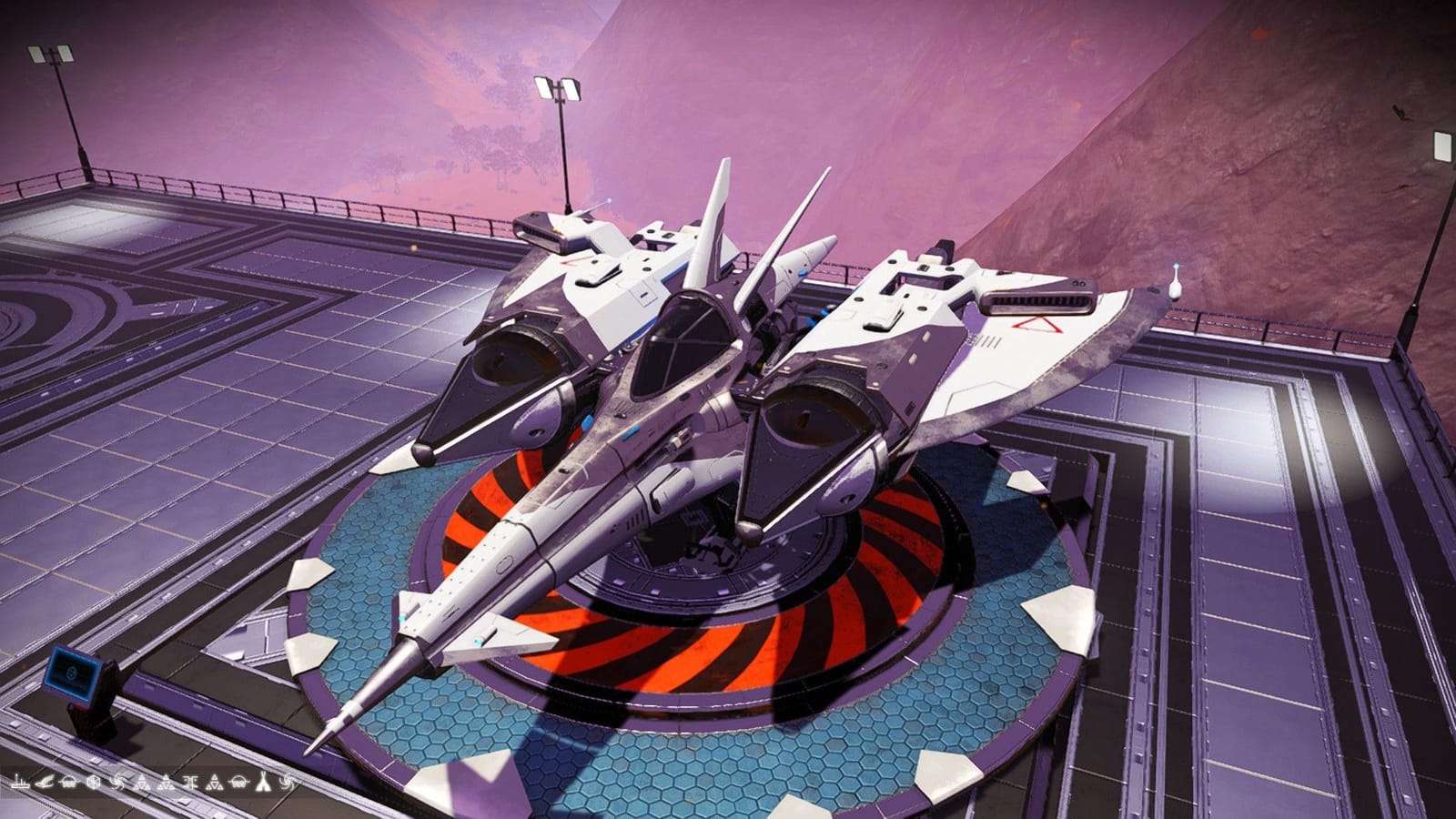Select the tent portal glyph
The image size is (1456, 819).
click(263, 784)
